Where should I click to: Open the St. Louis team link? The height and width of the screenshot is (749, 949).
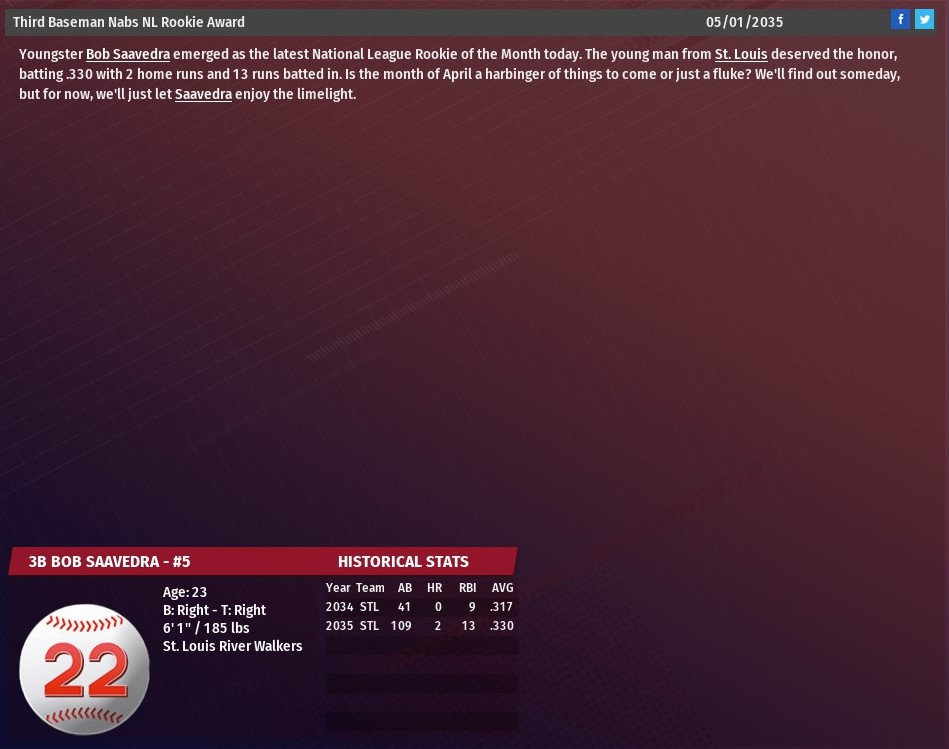(740, 55)
